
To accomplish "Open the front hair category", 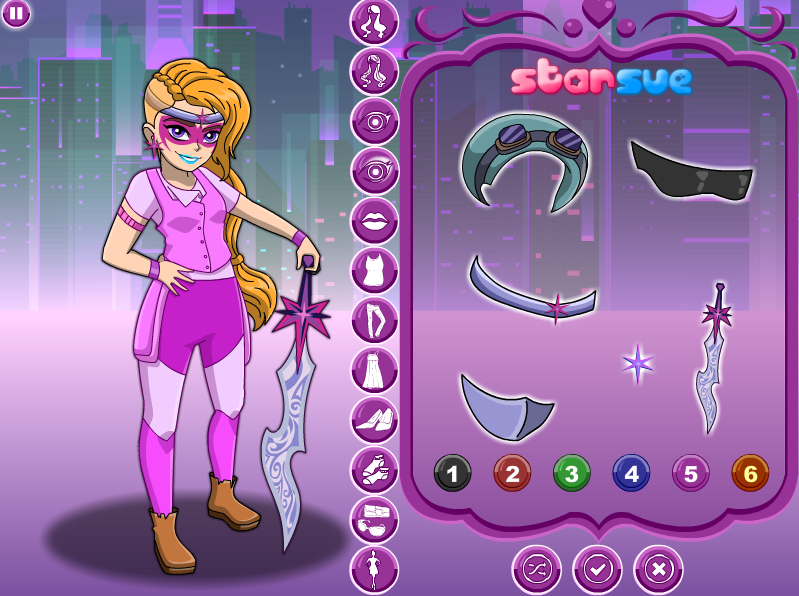I will 374,21.
